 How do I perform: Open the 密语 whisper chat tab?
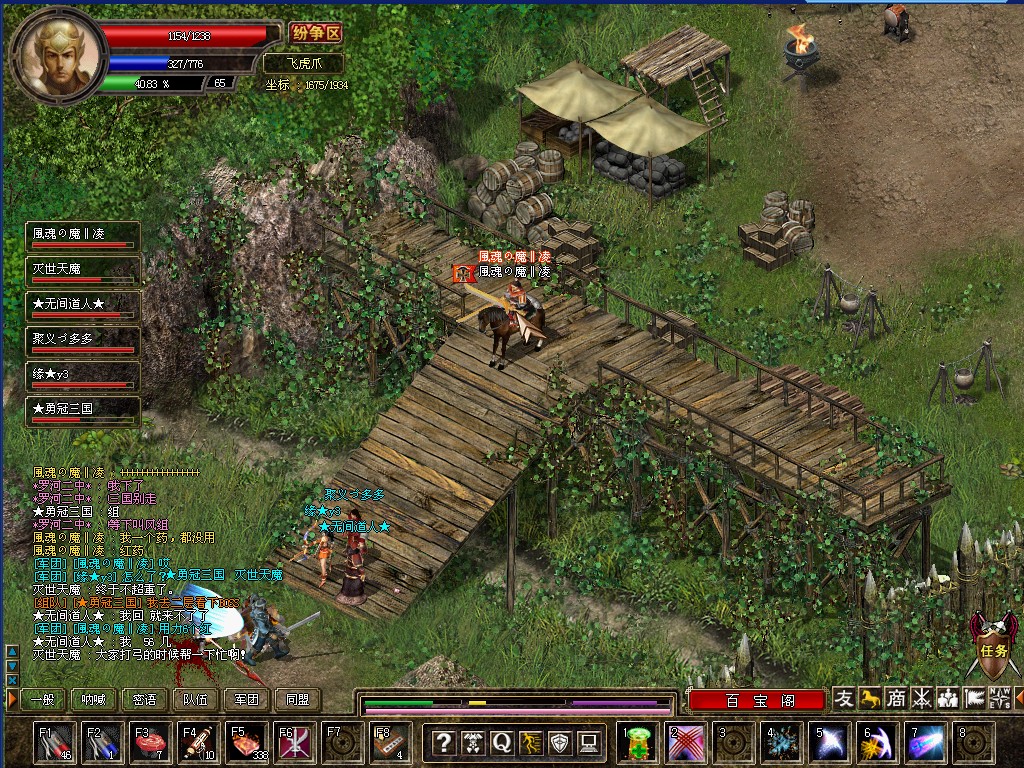(x=144, y=700)
